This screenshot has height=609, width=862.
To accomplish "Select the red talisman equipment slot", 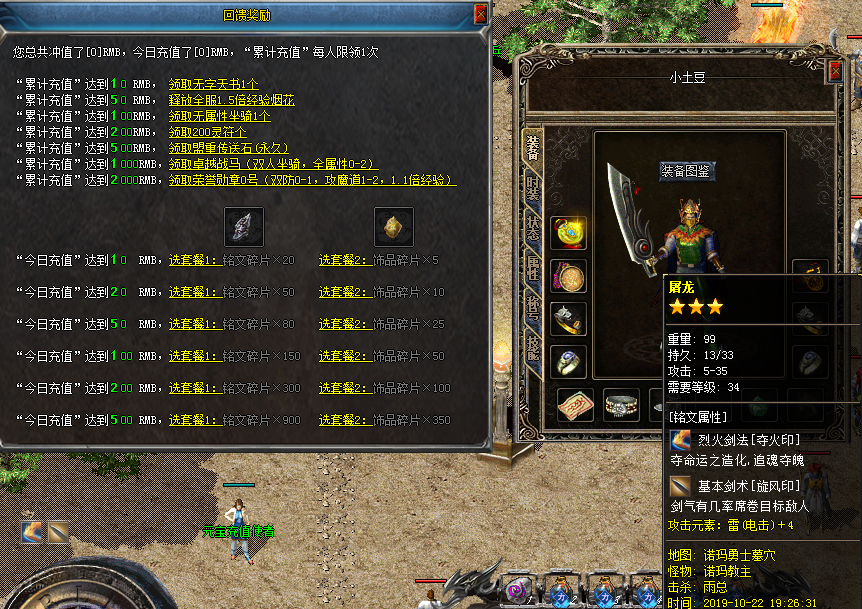I will click(x=575, y=405).
